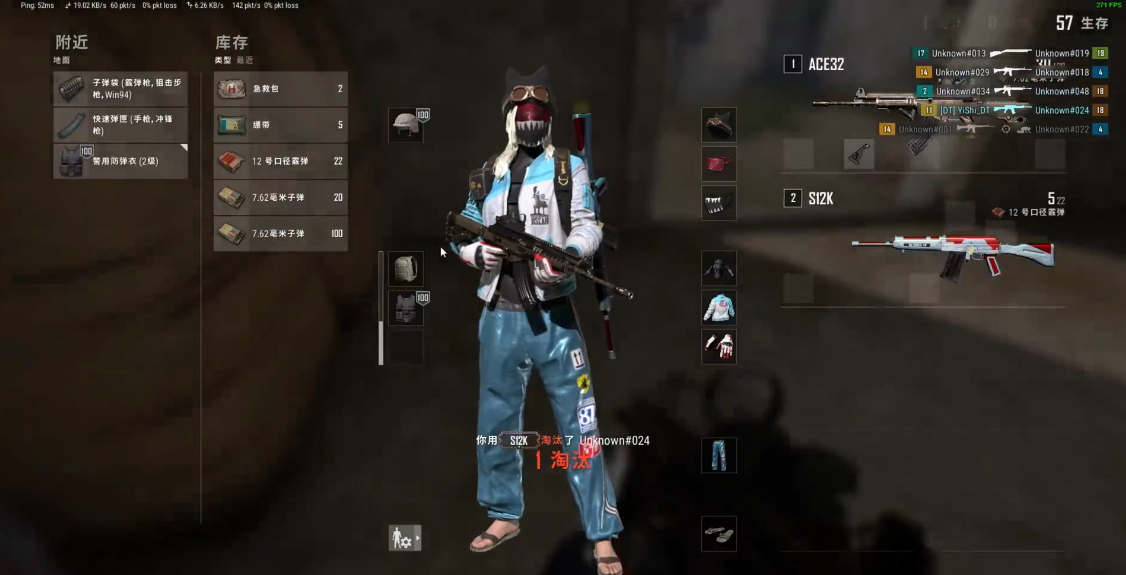1126x575 pixels.
Task: Click the equipped helmet slot
Action: click(406, 124)
